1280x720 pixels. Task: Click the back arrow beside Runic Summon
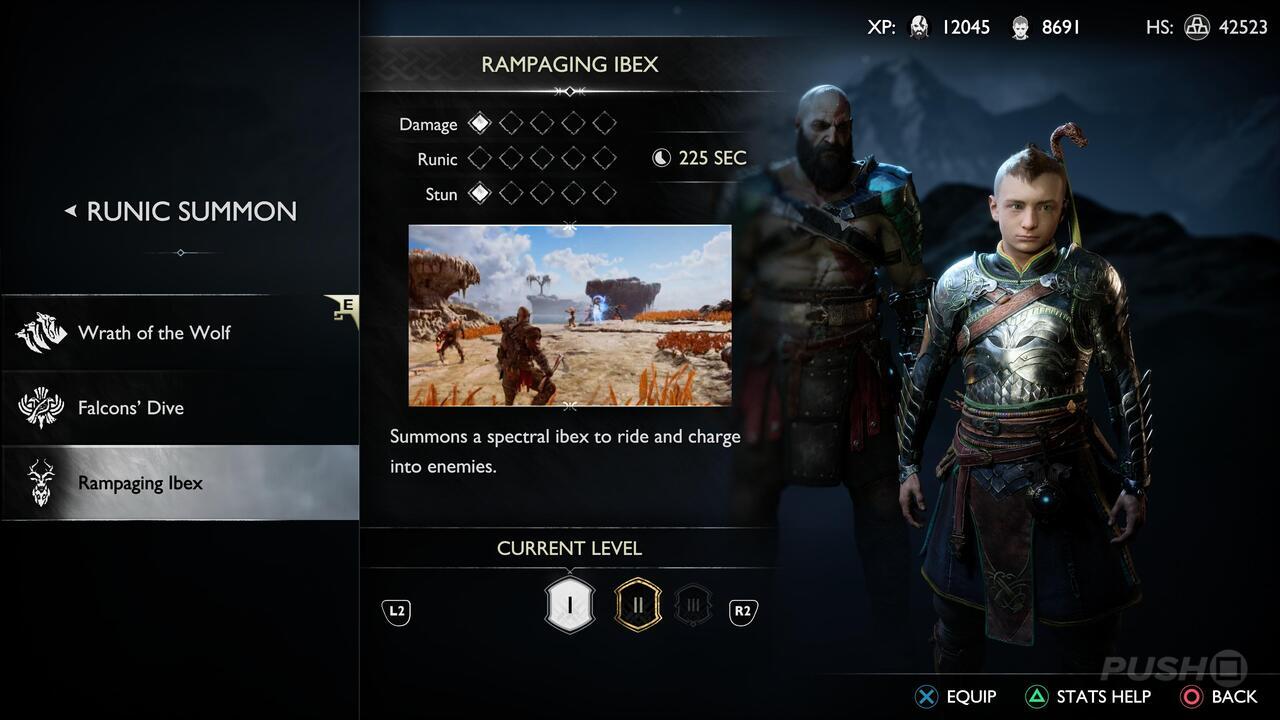click(x=73, y=211)
